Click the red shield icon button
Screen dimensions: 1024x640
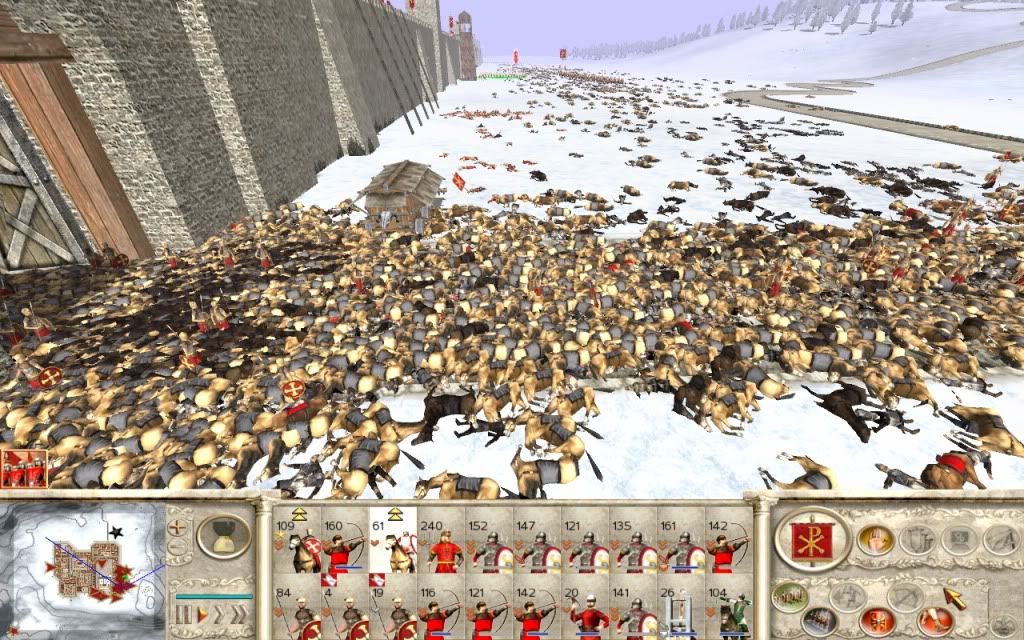(x=876, y=621)
